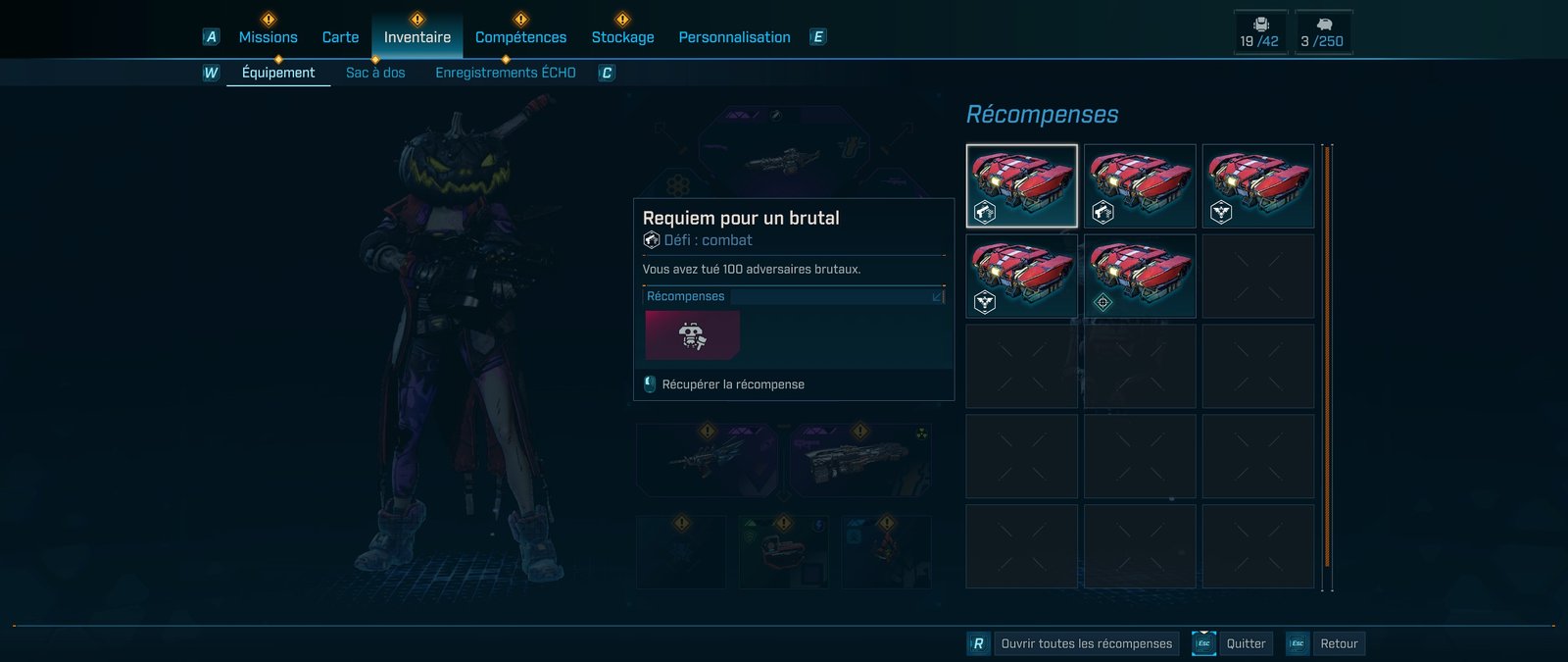The width and height of the screenshot is (1568, 662).
Task: Click Ouvrir toutes les récompenses
Action: click(1086, 643)
